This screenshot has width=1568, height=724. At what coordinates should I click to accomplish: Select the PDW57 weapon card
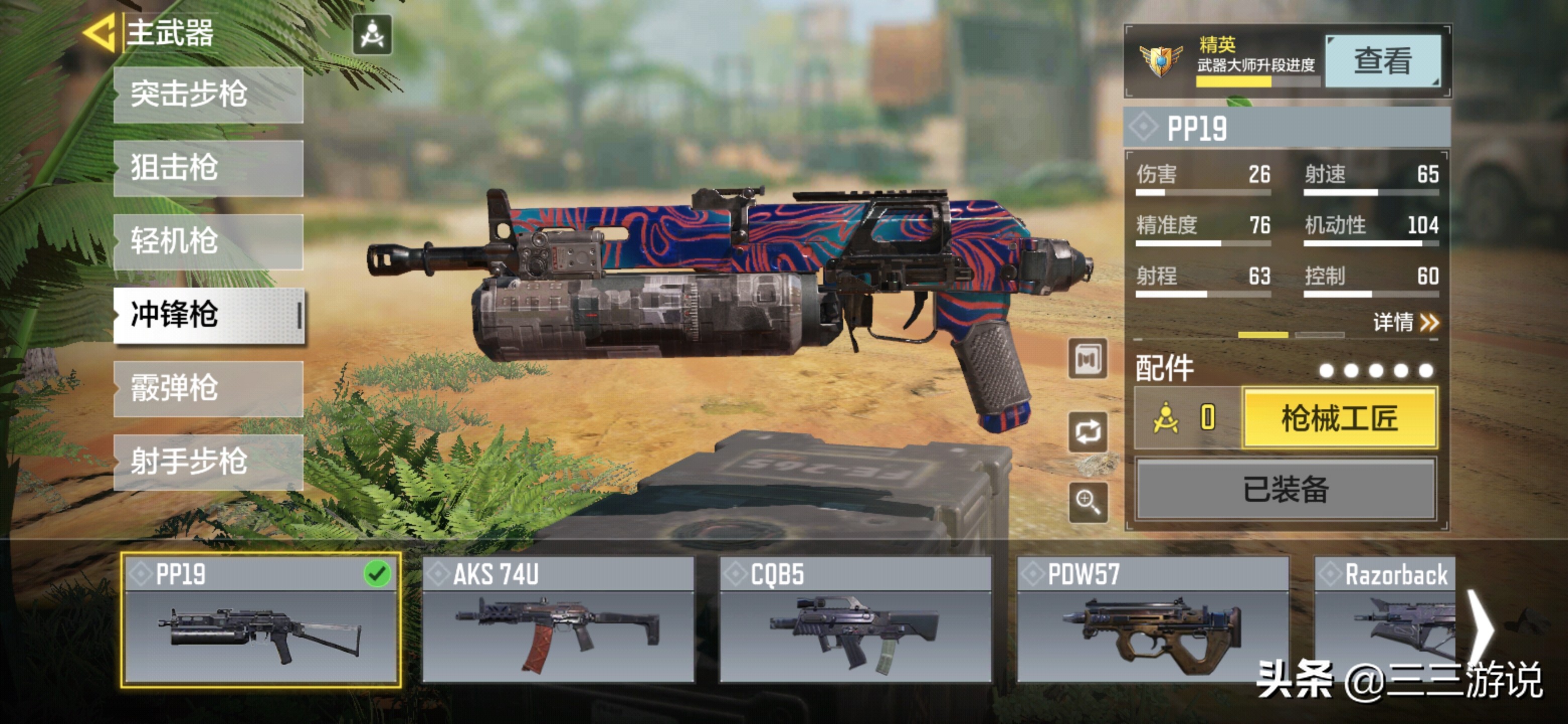coord(1152,620)
